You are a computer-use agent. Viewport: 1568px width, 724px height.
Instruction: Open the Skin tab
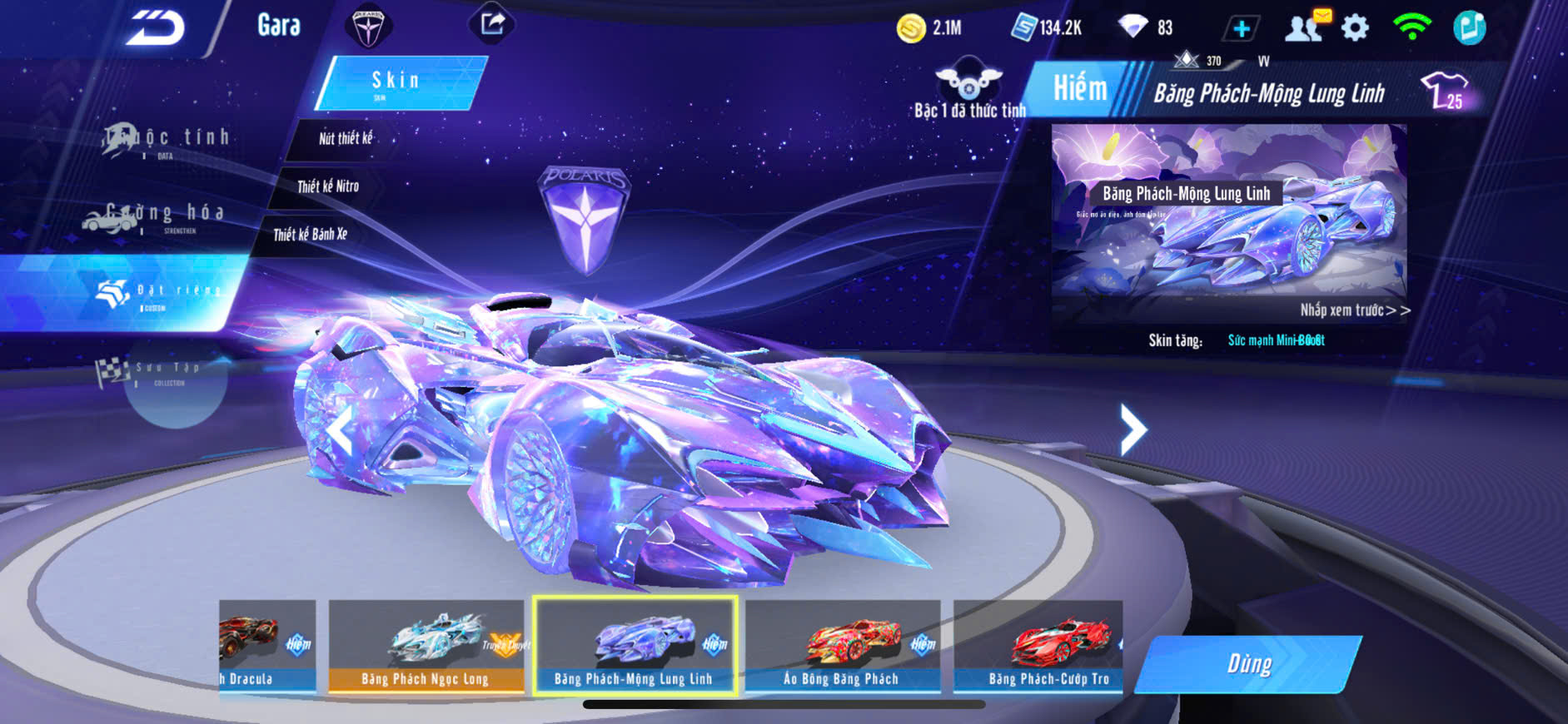point(398,82)
